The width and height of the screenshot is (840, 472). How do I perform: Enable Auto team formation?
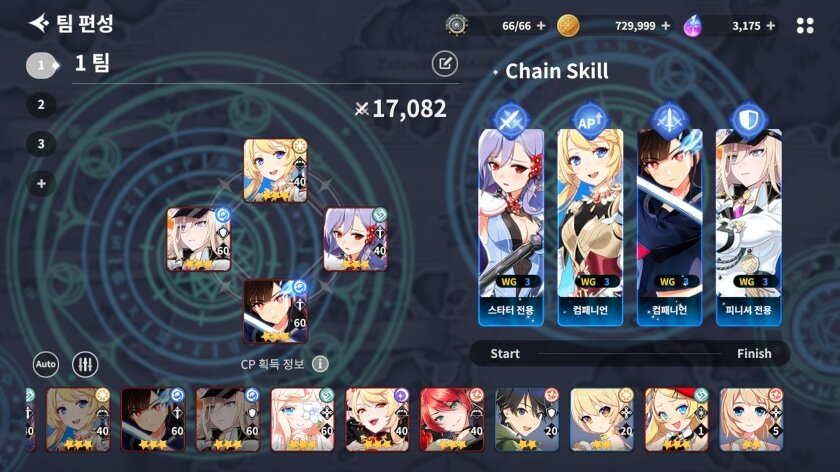click(46, 364)
